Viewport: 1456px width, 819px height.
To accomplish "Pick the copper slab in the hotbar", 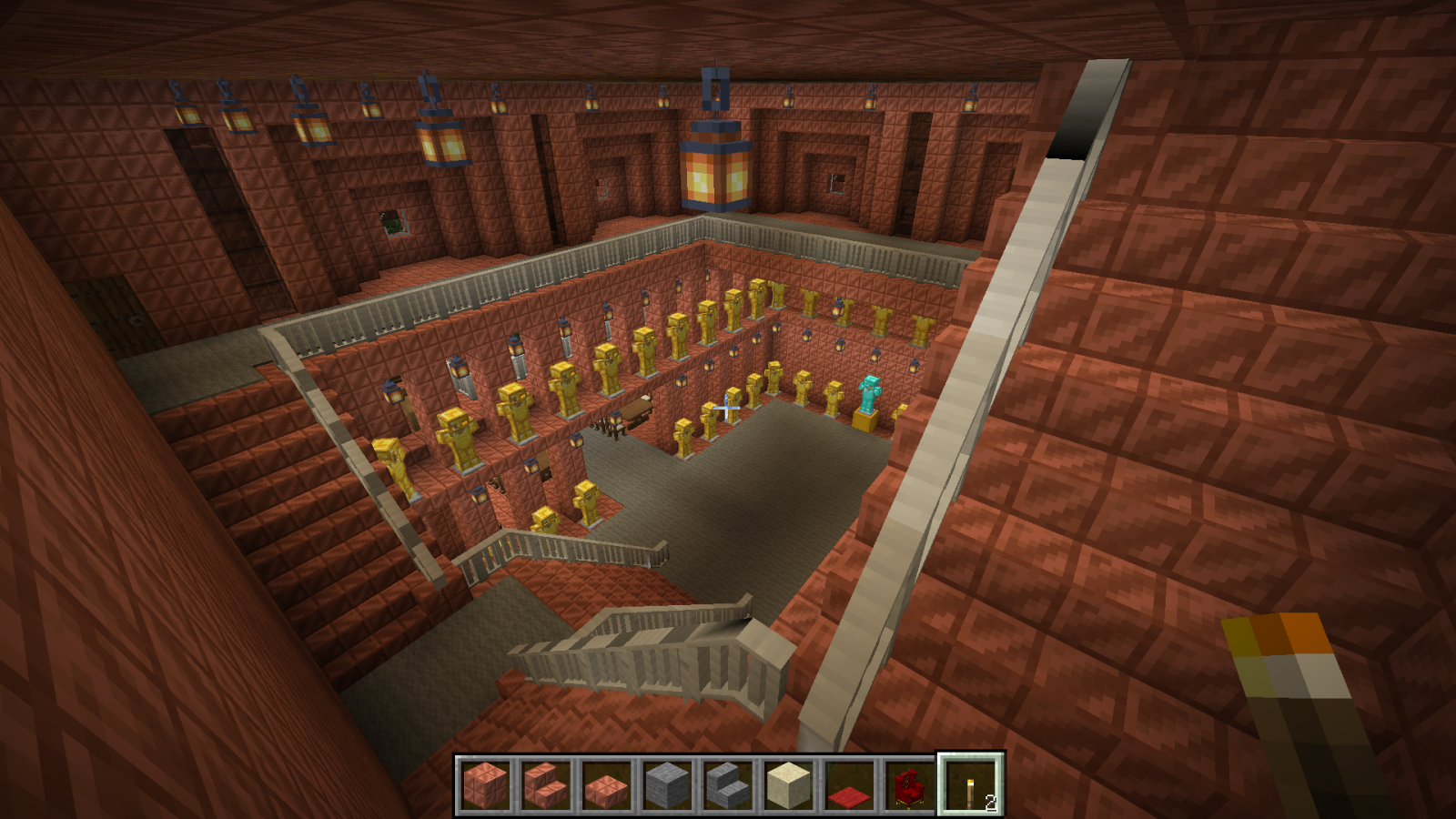I will [606, 784].
